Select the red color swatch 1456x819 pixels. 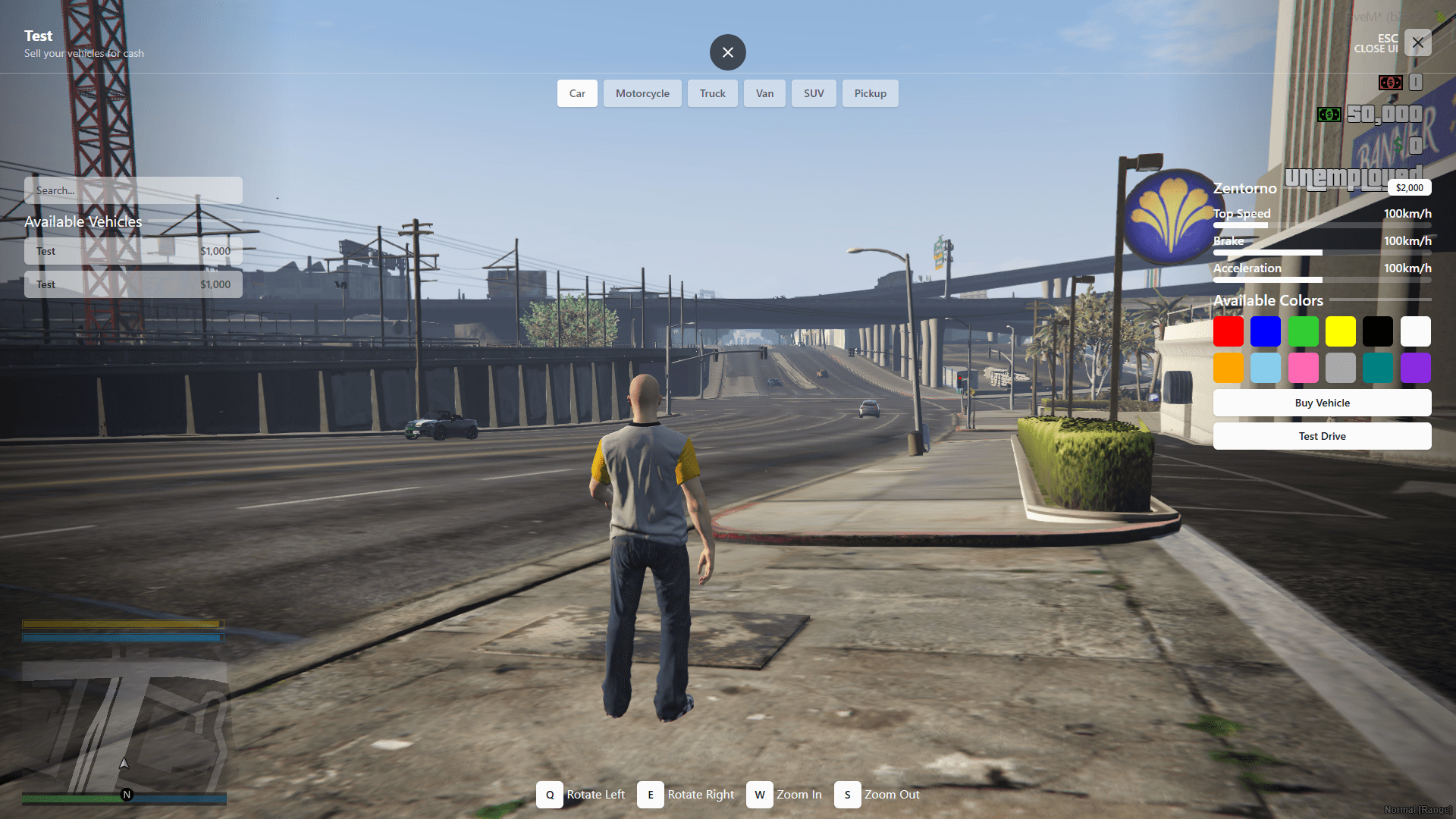[x=1228, y=331]
